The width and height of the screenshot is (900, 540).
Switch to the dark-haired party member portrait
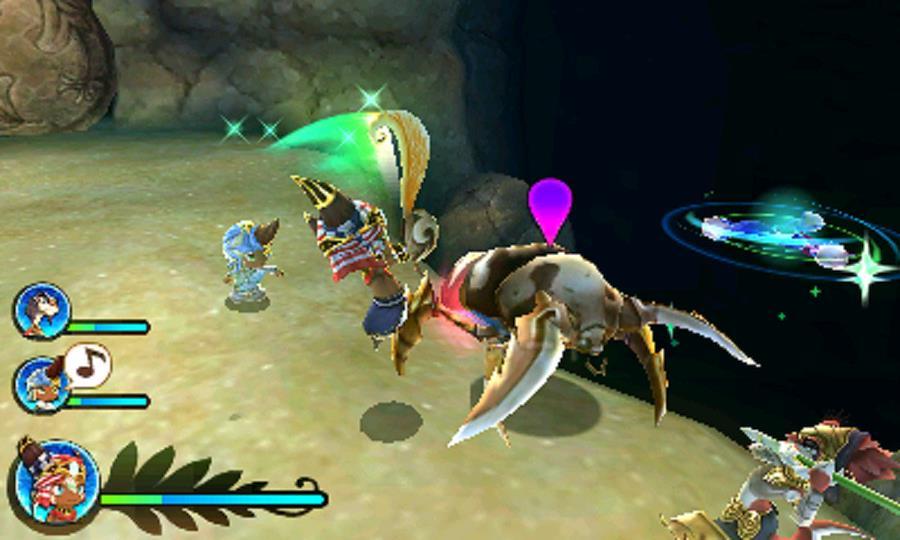click(42, 312)
